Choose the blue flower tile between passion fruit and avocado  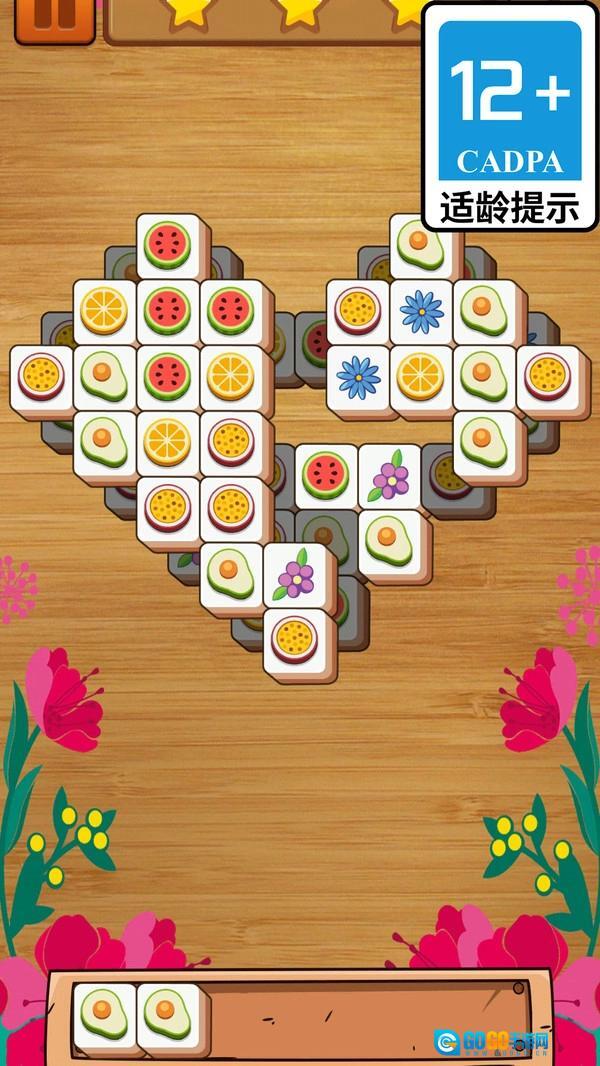point(421,311)
